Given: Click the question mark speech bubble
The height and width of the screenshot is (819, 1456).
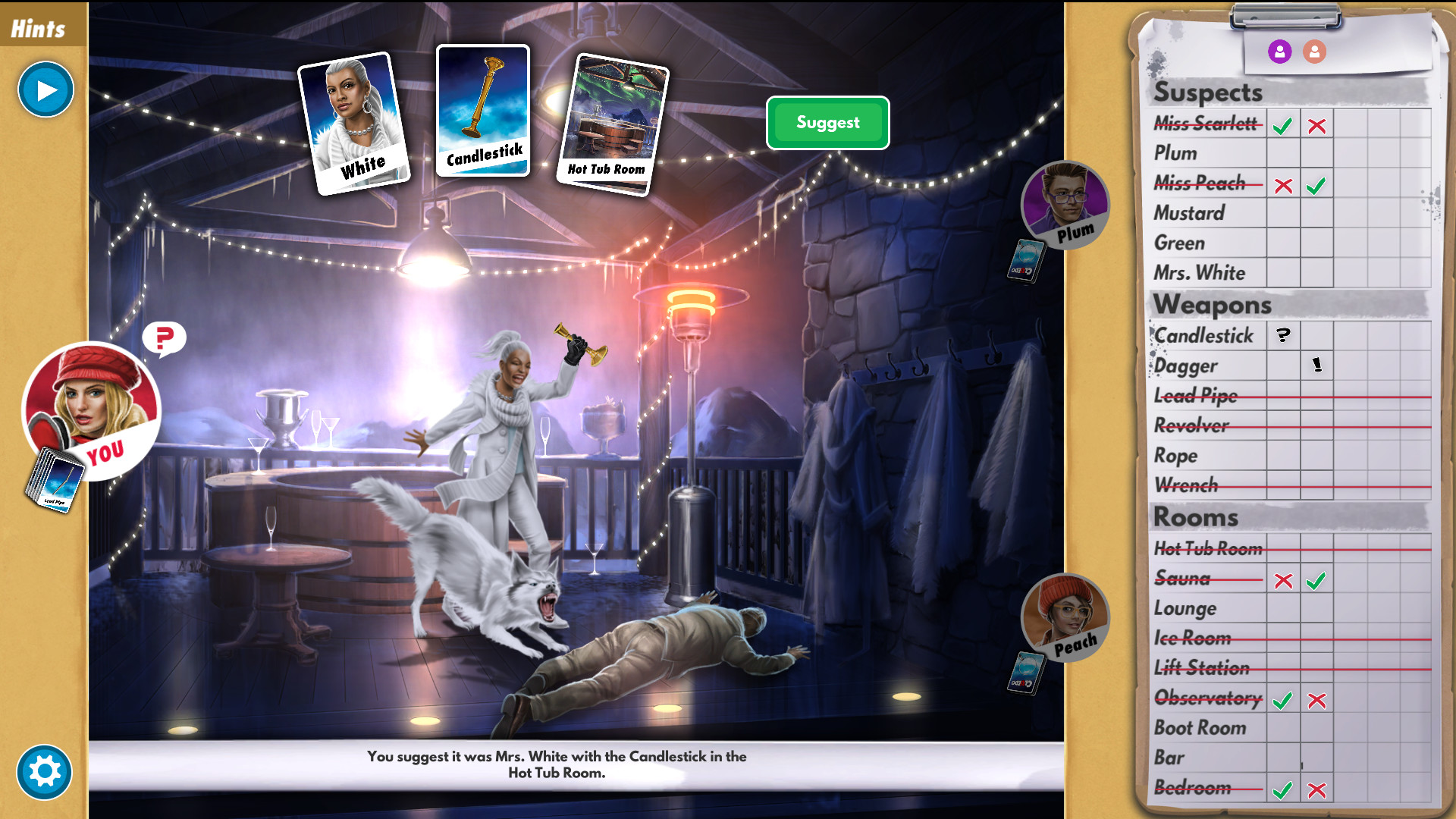Looking at the screenshot, I should click(165, 339).
